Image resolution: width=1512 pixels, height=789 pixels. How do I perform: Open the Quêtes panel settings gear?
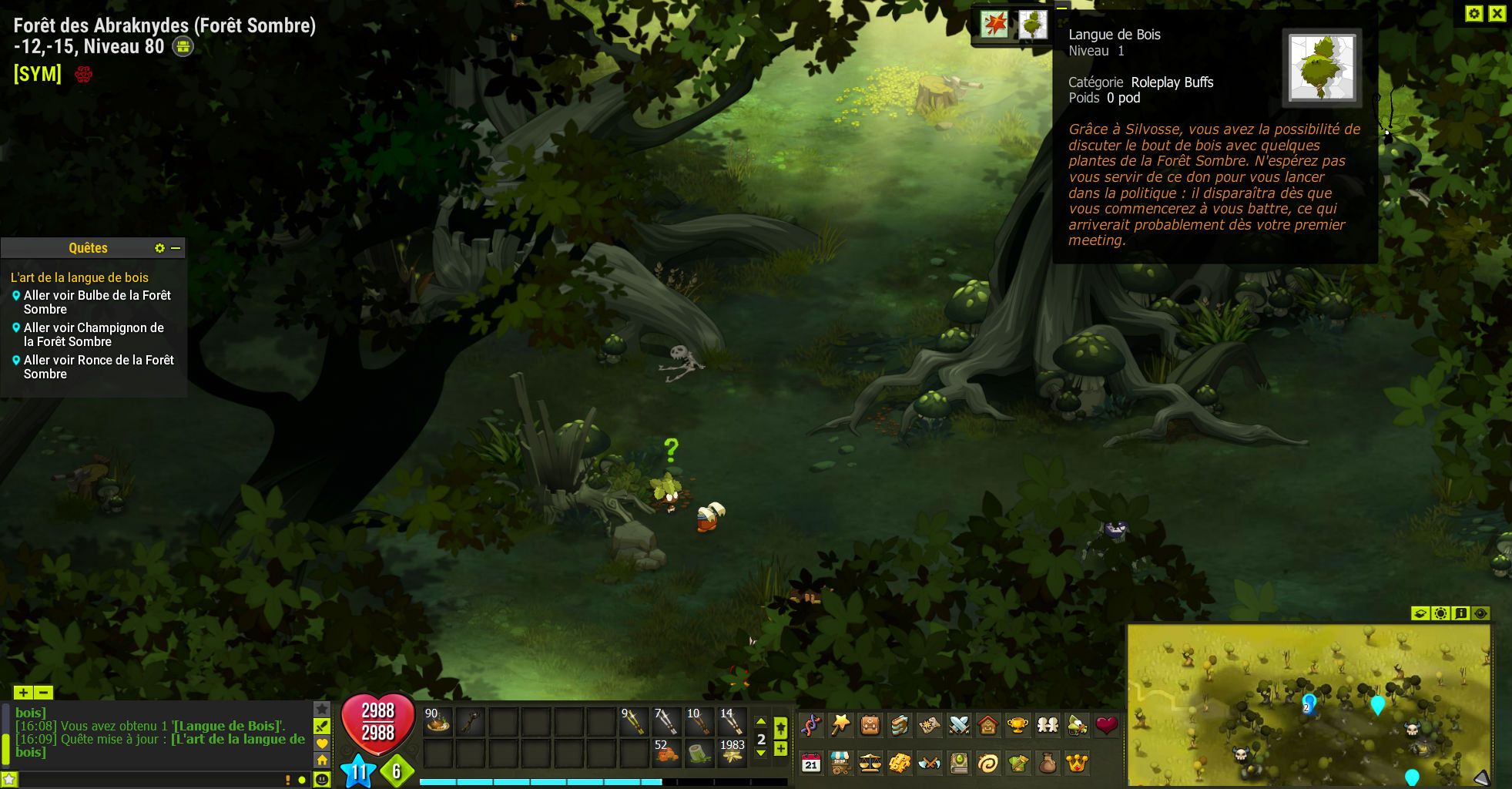click(x=159, y=248)
